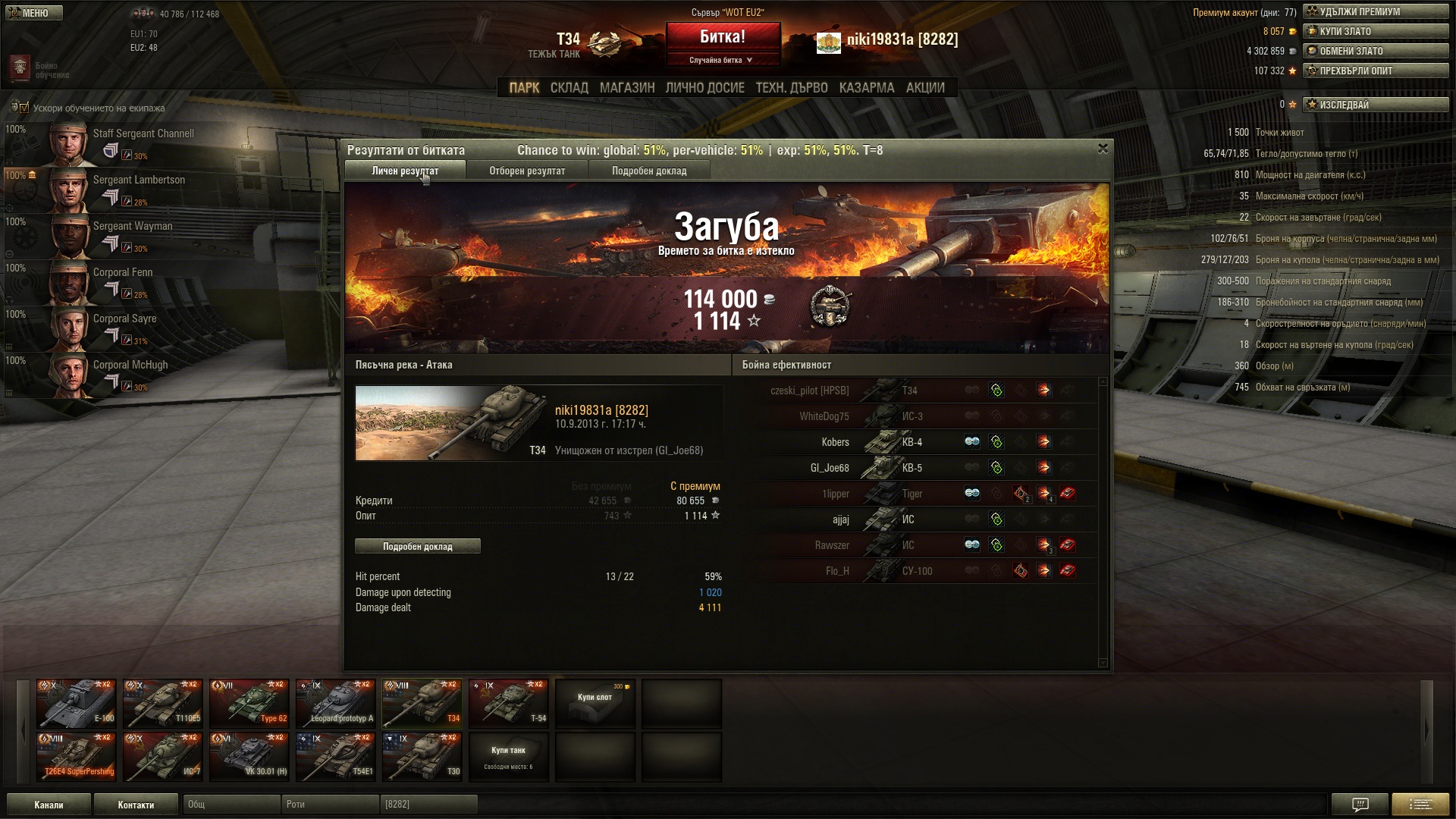Open the СКЛАД section
This screenshot has width=1456, height=819.
pyautogui.click(x=569, y=88)
